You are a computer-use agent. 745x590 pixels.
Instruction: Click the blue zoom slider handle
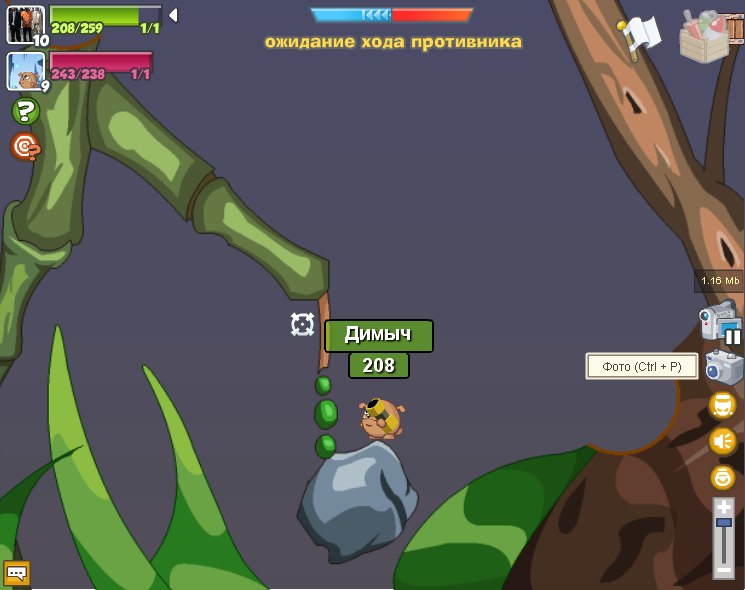[x=723, y=523]
